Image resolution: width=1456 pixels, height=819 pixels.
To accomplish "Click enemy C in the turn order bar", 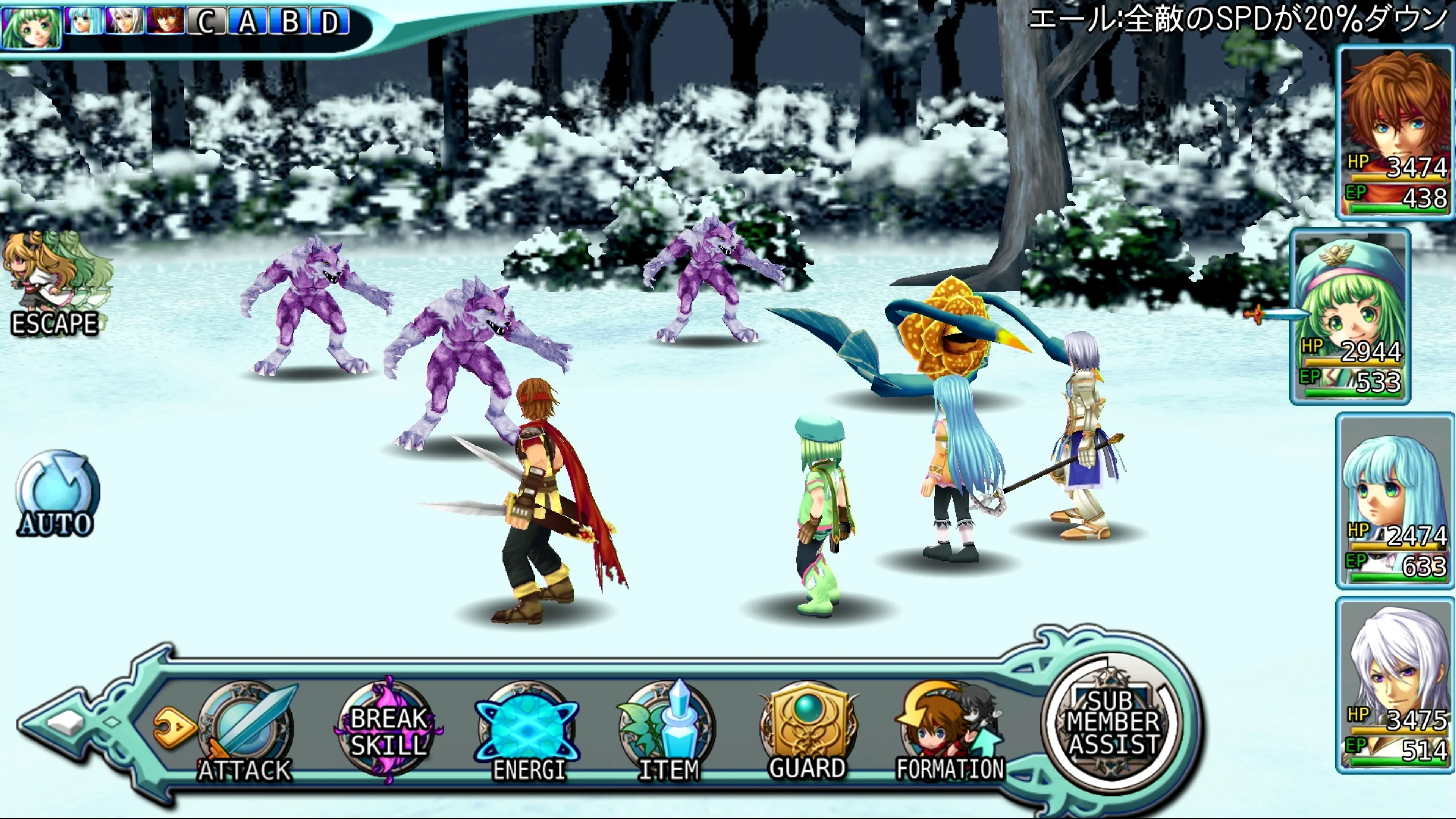I will pos(206,22).
